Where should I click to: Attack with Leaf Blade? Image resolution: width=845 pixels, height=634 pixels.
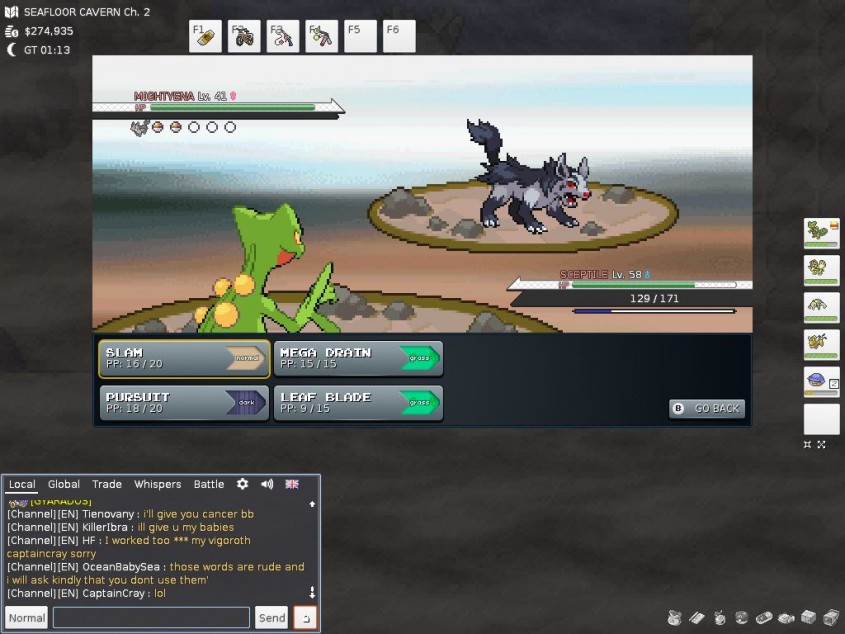(358, 403)
